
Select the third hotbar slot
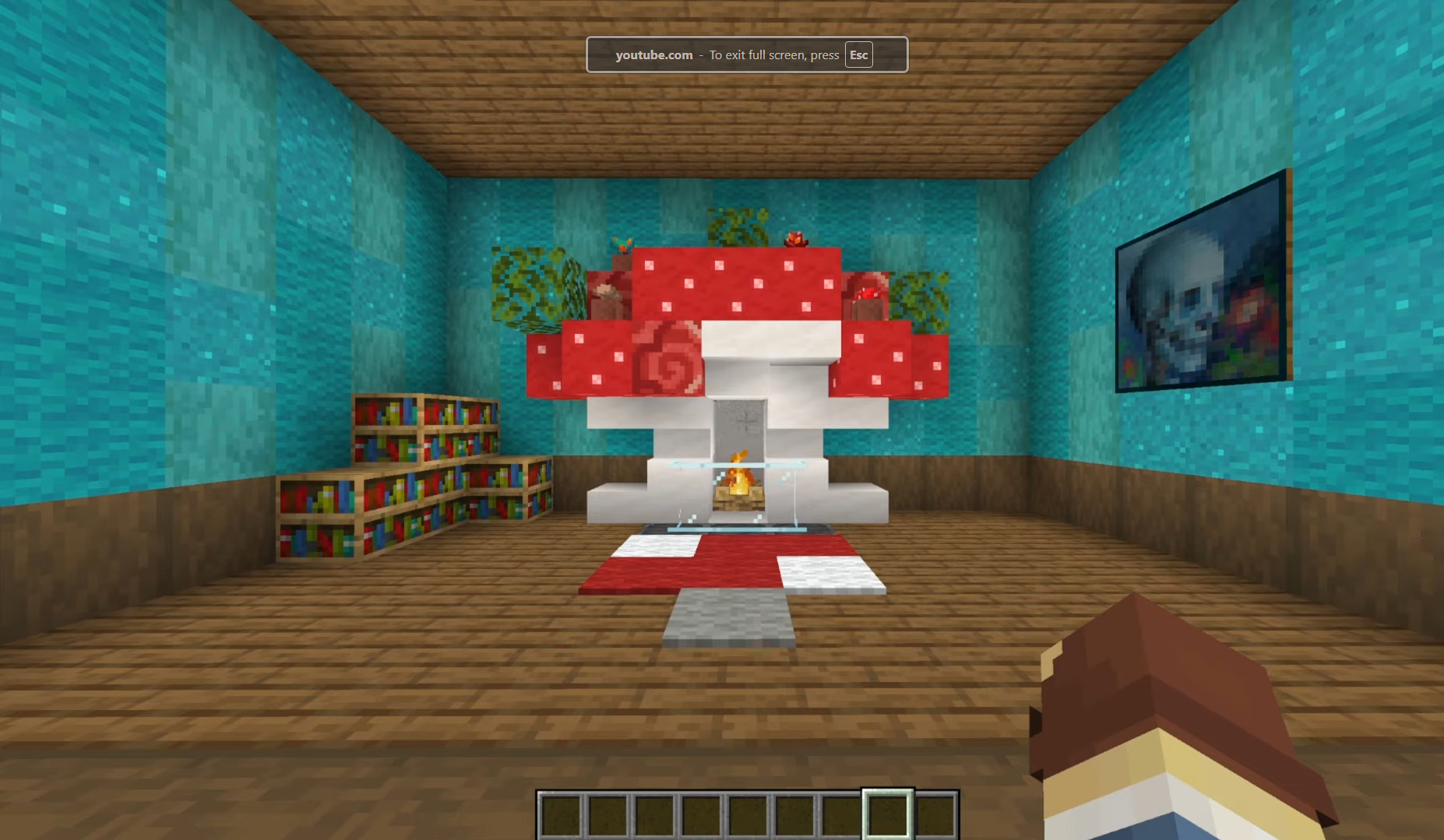click(x=654, y=814)
